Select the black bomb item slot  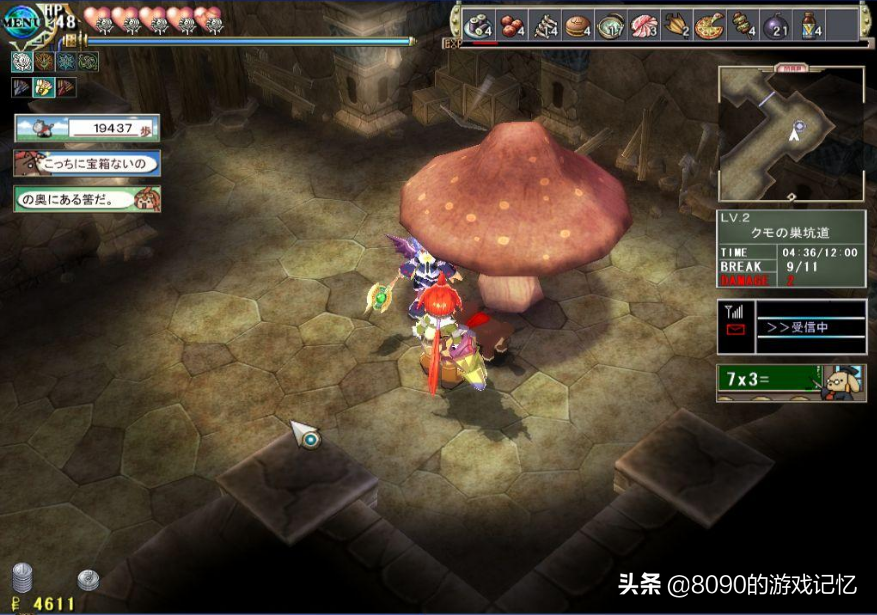[x=776, y=26]
